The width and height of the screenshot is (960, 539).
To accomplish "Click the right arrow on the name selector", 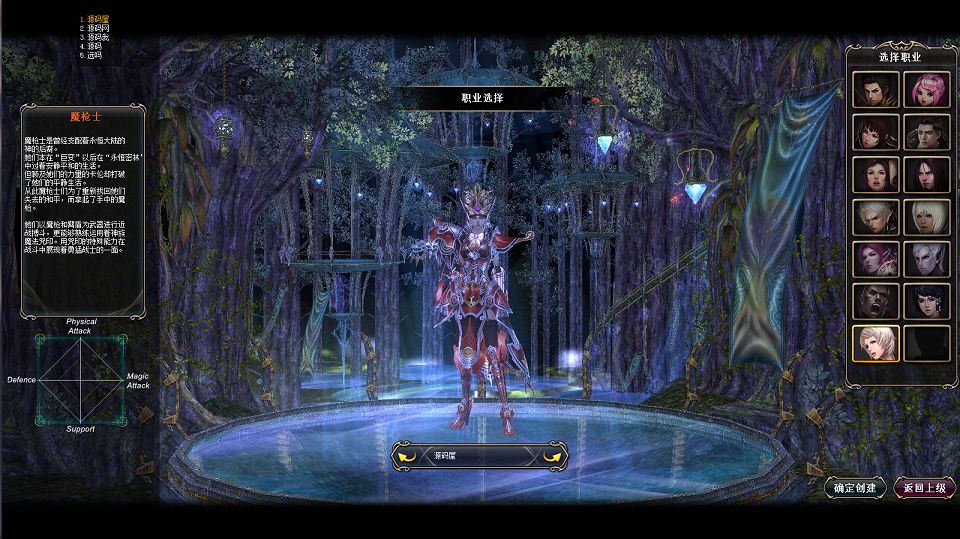I will point(552,456).
